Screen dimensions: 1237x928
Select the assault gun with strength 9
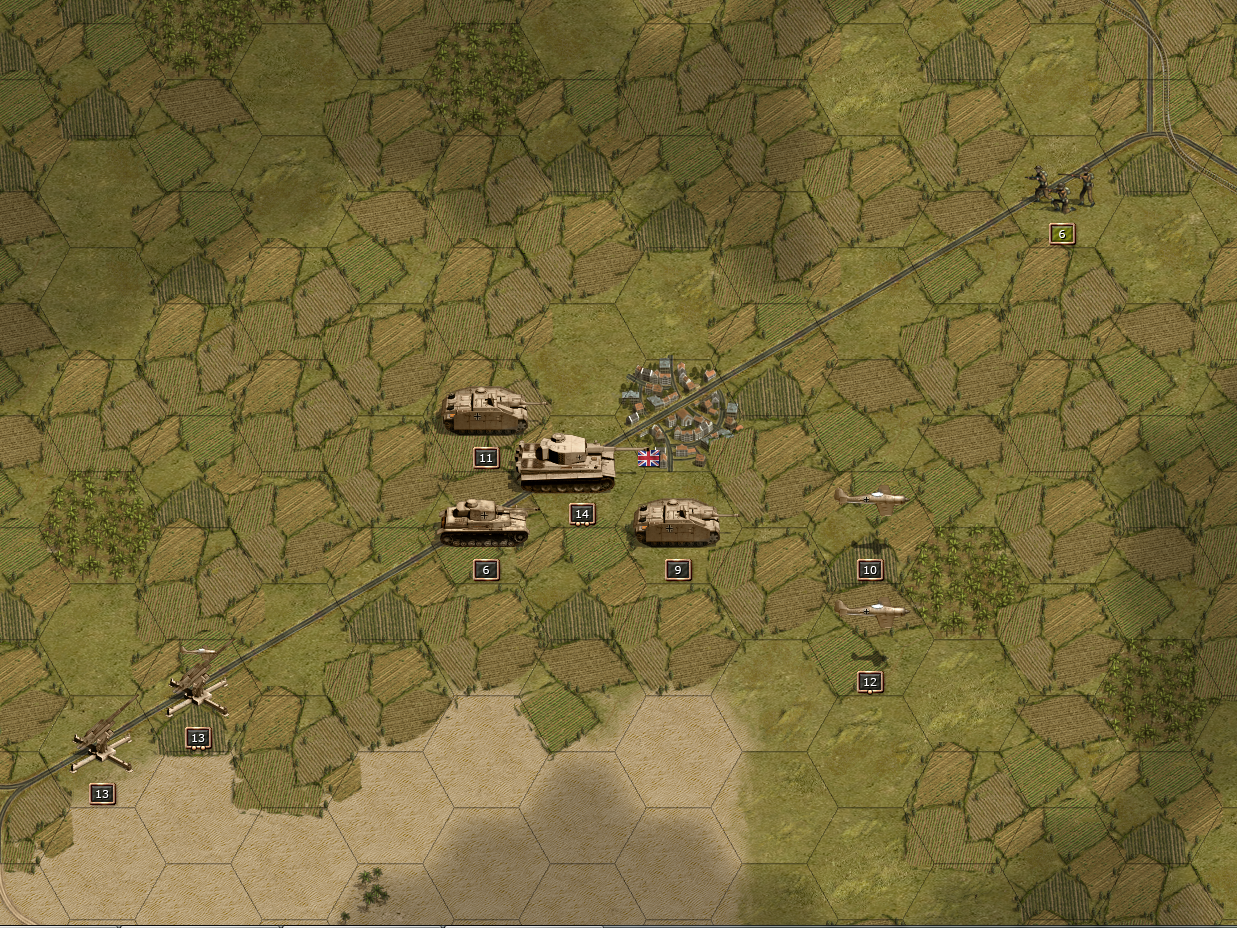tap(678, 522)
